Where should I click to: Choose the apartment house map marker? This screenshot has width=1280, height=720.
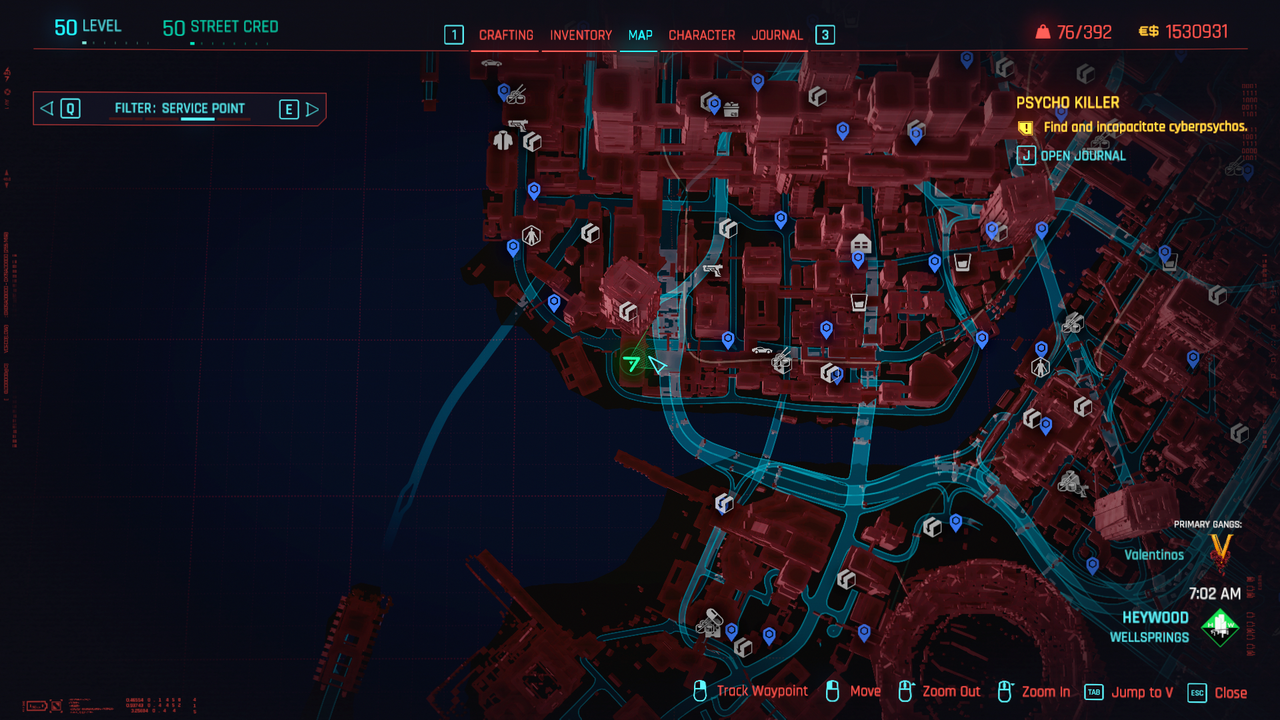859,244
